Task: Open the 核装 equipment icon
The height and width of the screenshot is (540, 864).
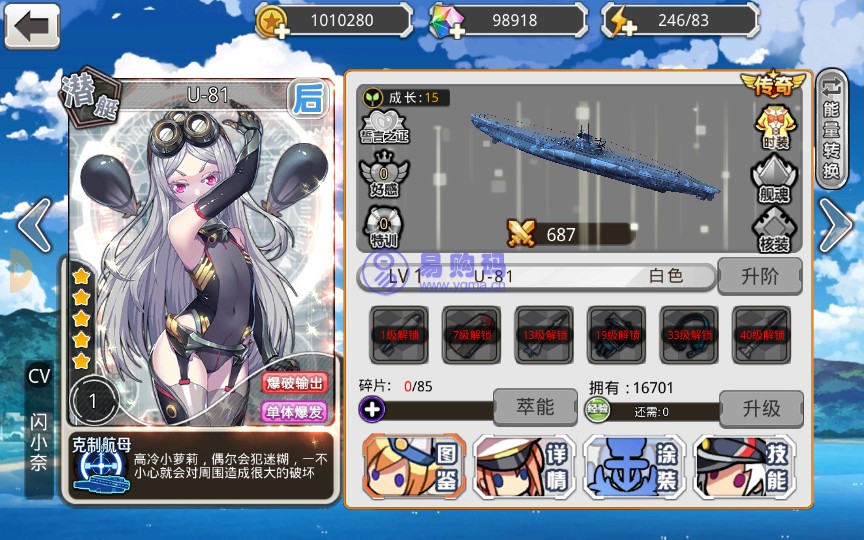Action: click(x=774, y=231)
